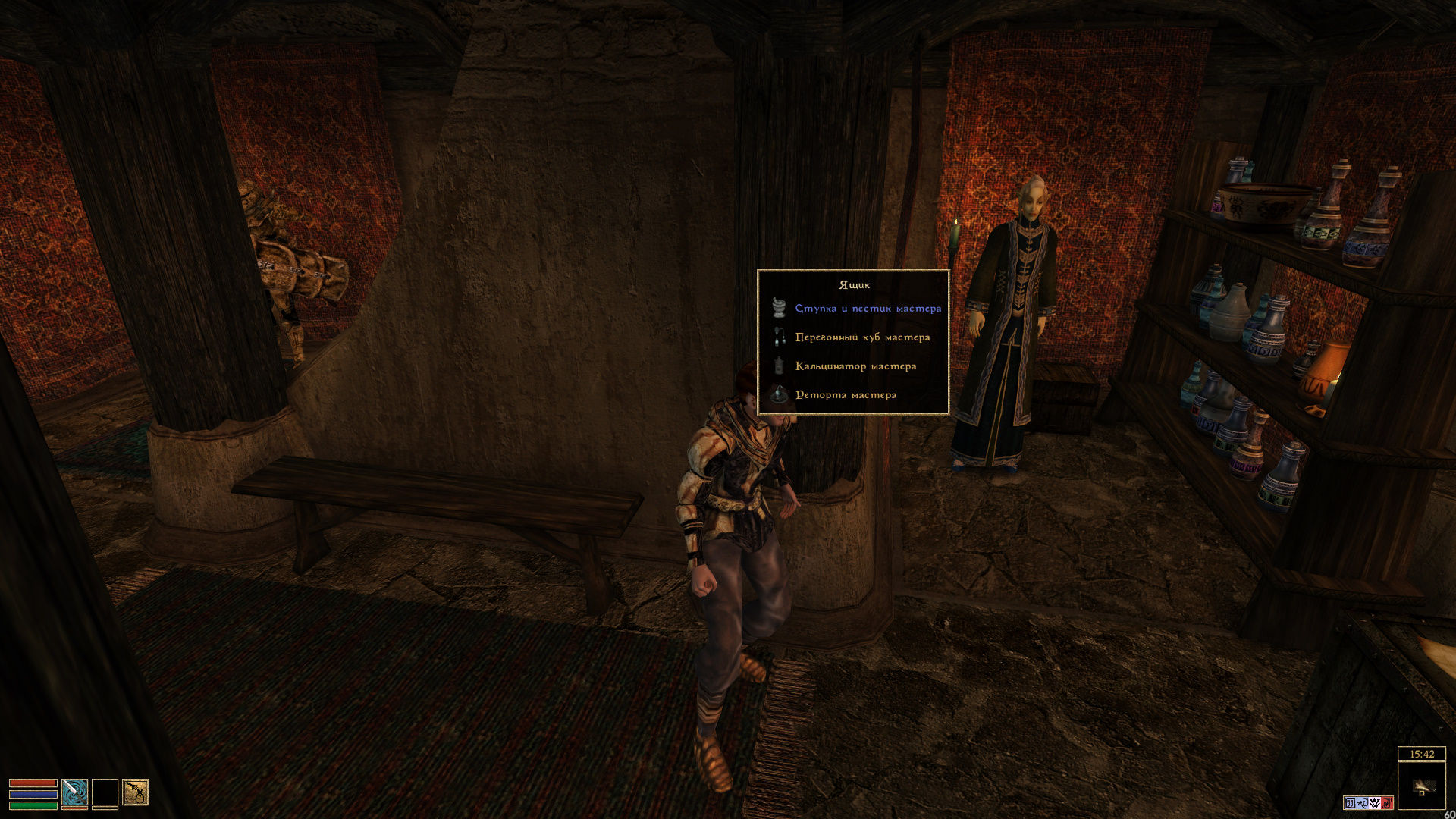Image resolution: width=1456 pixels, height=819 pixels.
Task: Click the first blue active effect icon
Action: (x=1350, y=803)
